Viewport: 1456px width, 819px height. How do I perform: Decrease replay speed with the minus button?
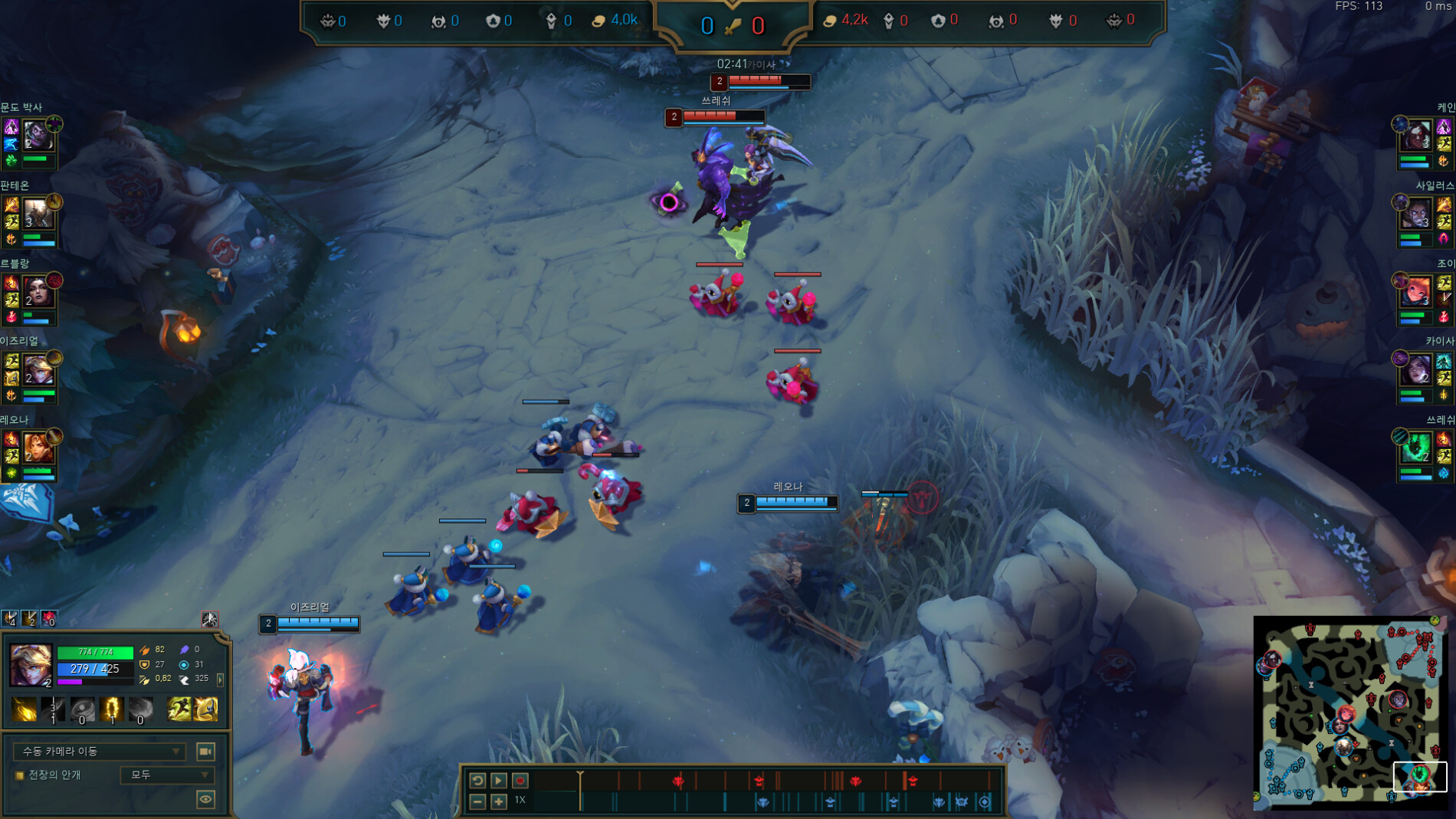coord(477,801)
